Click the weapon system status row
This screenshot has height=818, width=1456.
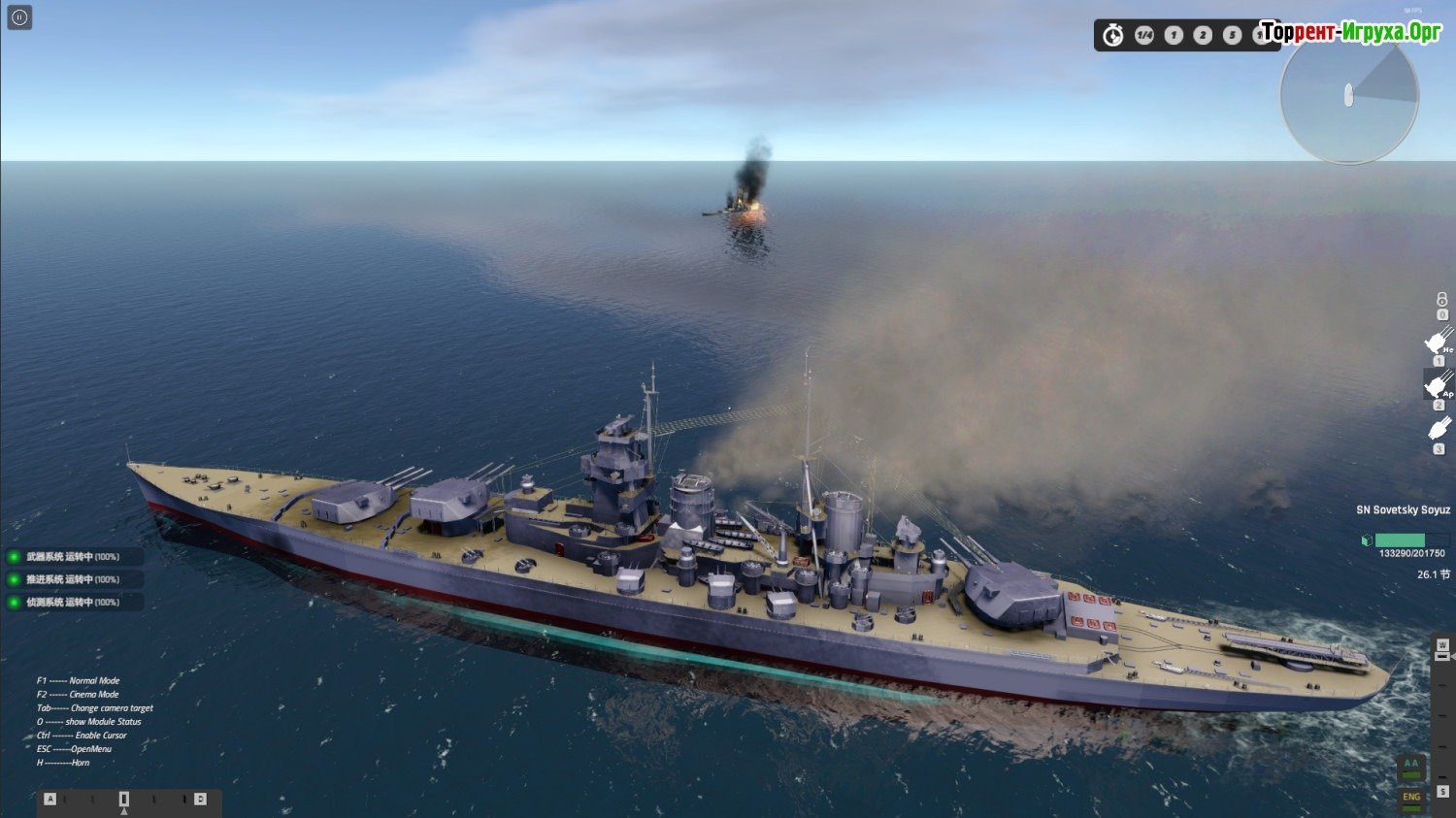(74, 557)
